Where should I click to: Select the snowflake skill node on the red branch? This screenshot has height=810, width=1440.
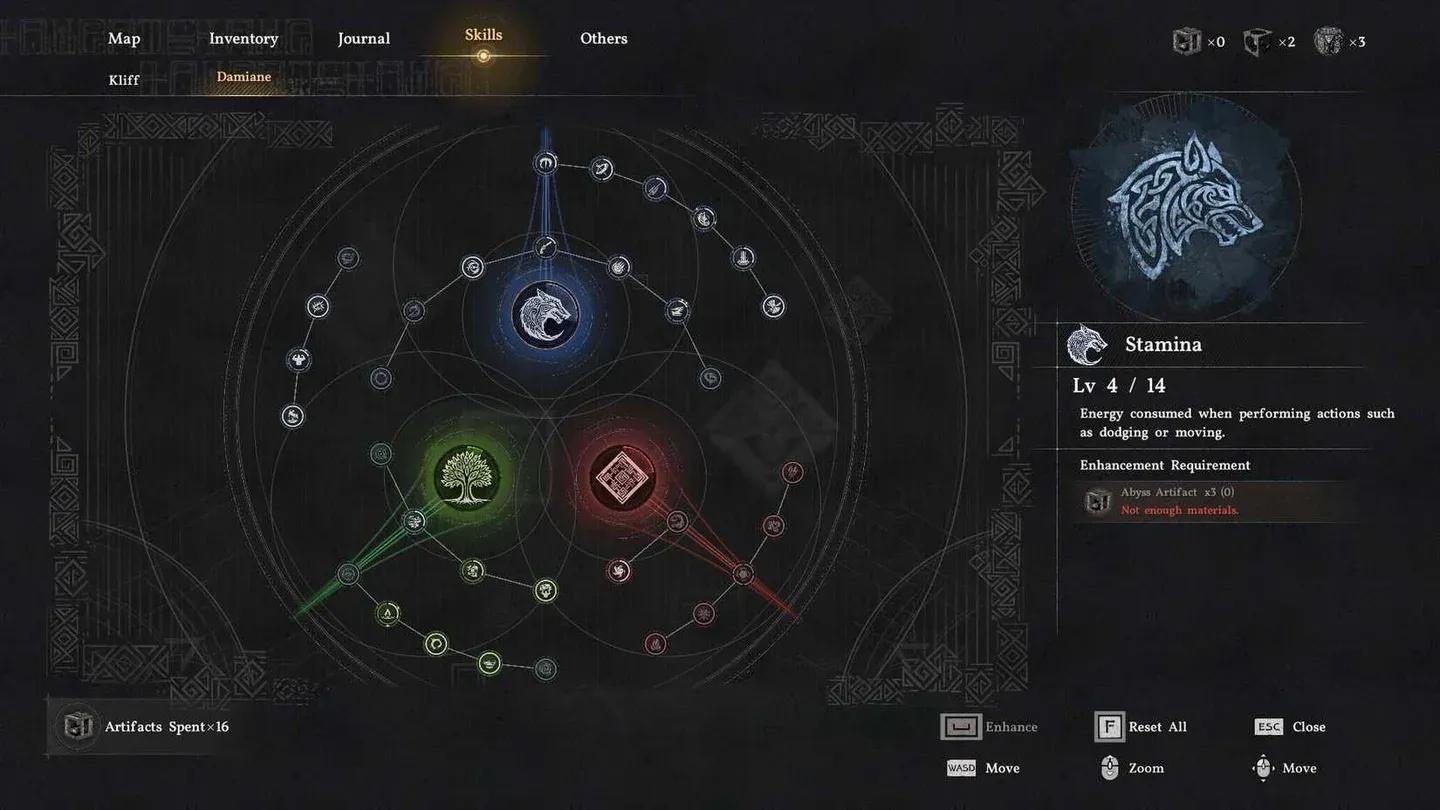[x=703, y=614]
